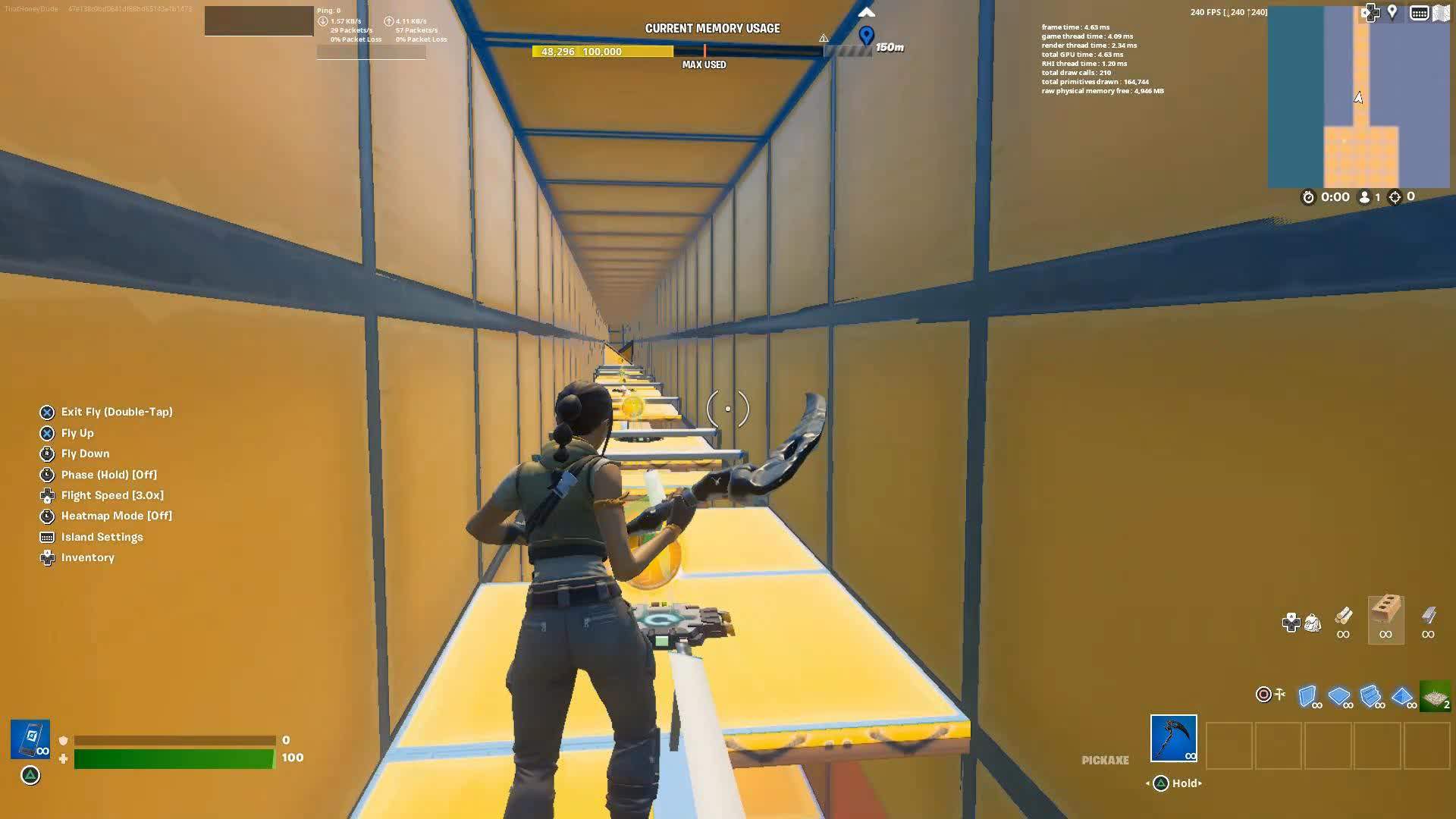Click the minimap

click(x=1358, y=97)
